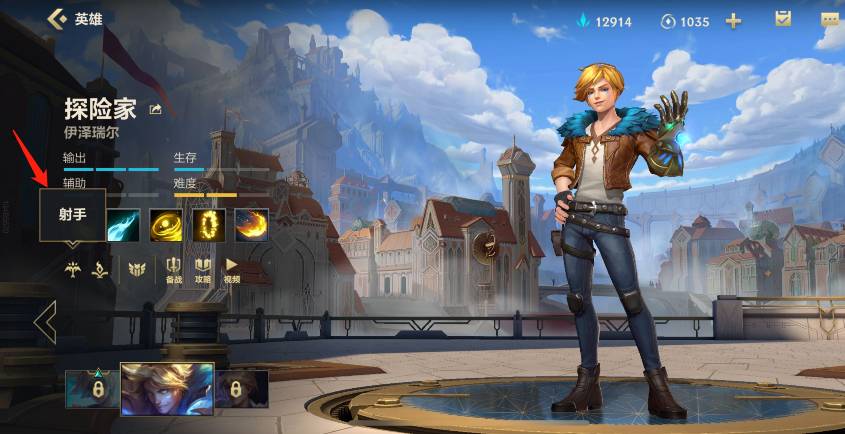845x434 pixels.
Task: Share the 探险家 champion page
Action: tap(156, 109)
